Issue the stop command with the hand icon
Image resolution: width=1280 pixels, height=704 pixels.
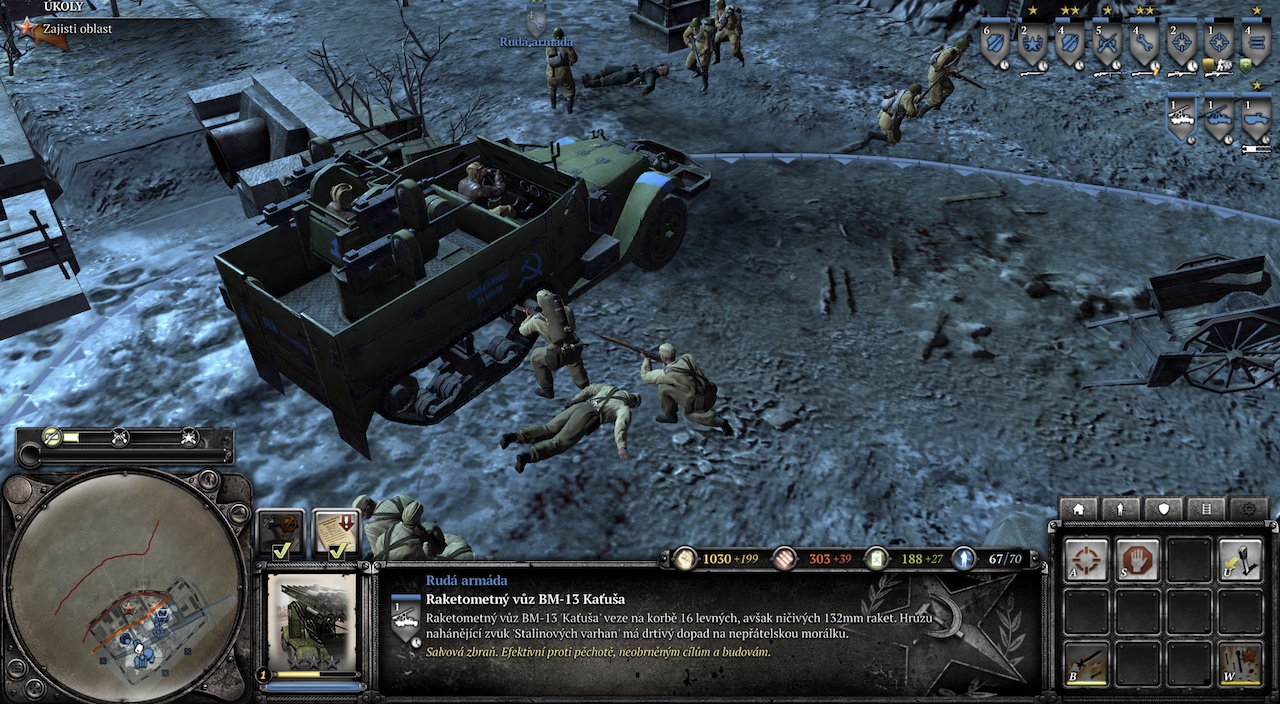[1137, 559]
